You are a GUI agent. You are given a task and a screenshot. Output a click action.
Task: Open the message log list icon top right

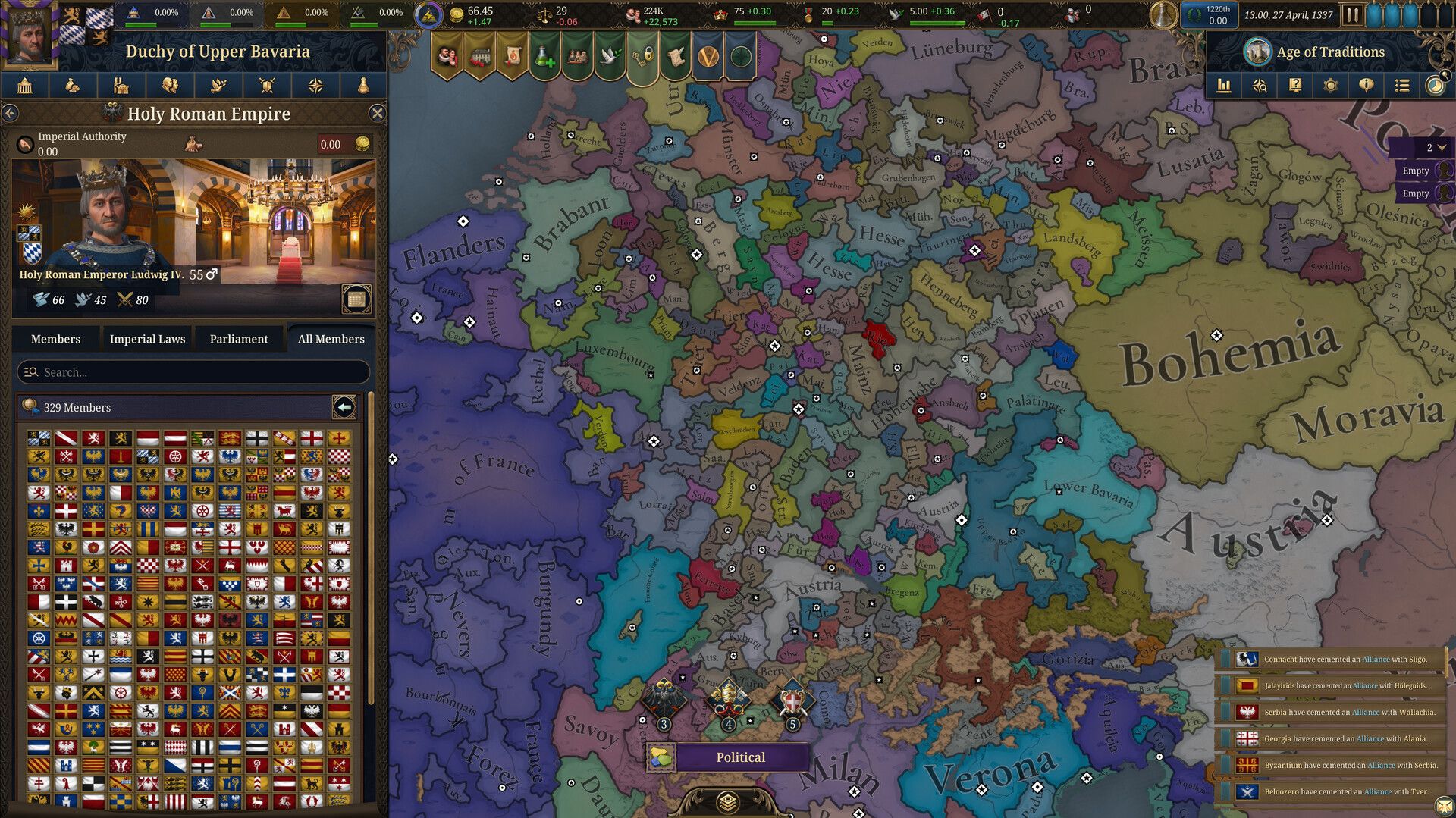click(1401, 86)
